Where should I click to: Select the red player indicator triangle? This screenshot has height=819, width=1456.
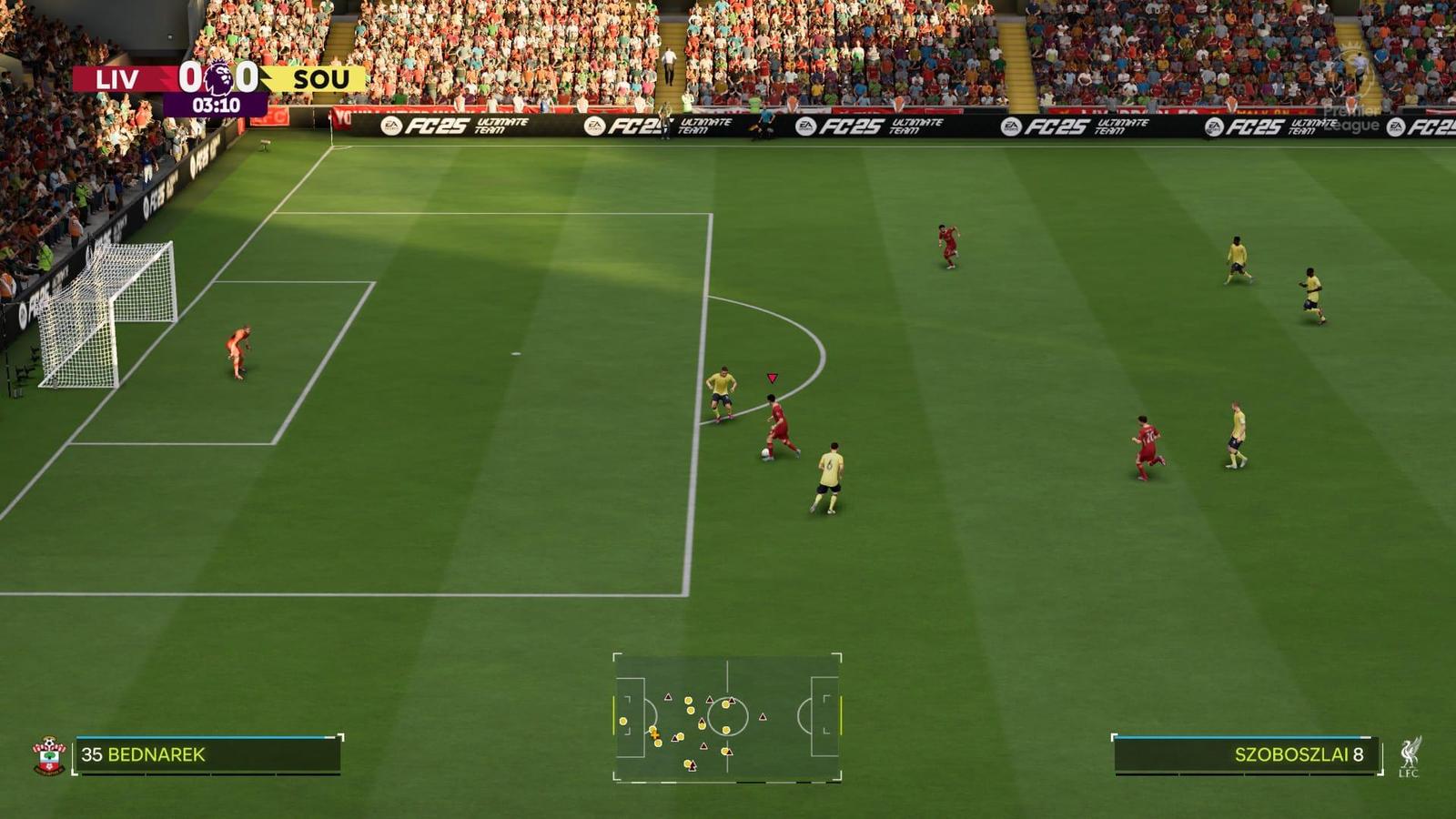coord(772,374)
